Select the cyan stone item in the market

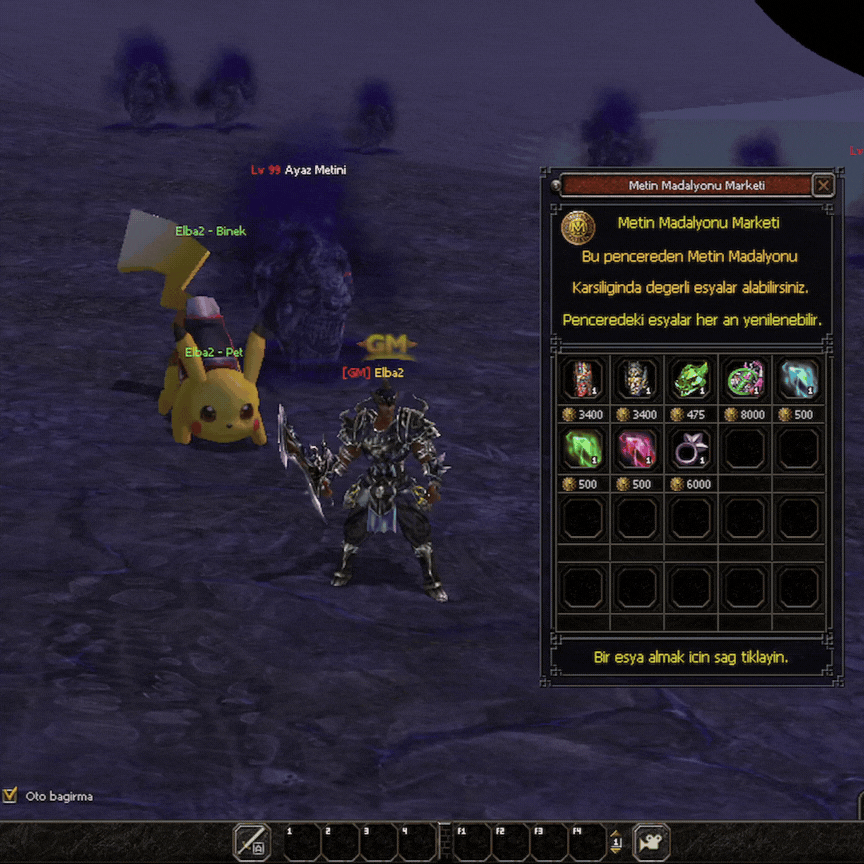click(x=799, y=379)
